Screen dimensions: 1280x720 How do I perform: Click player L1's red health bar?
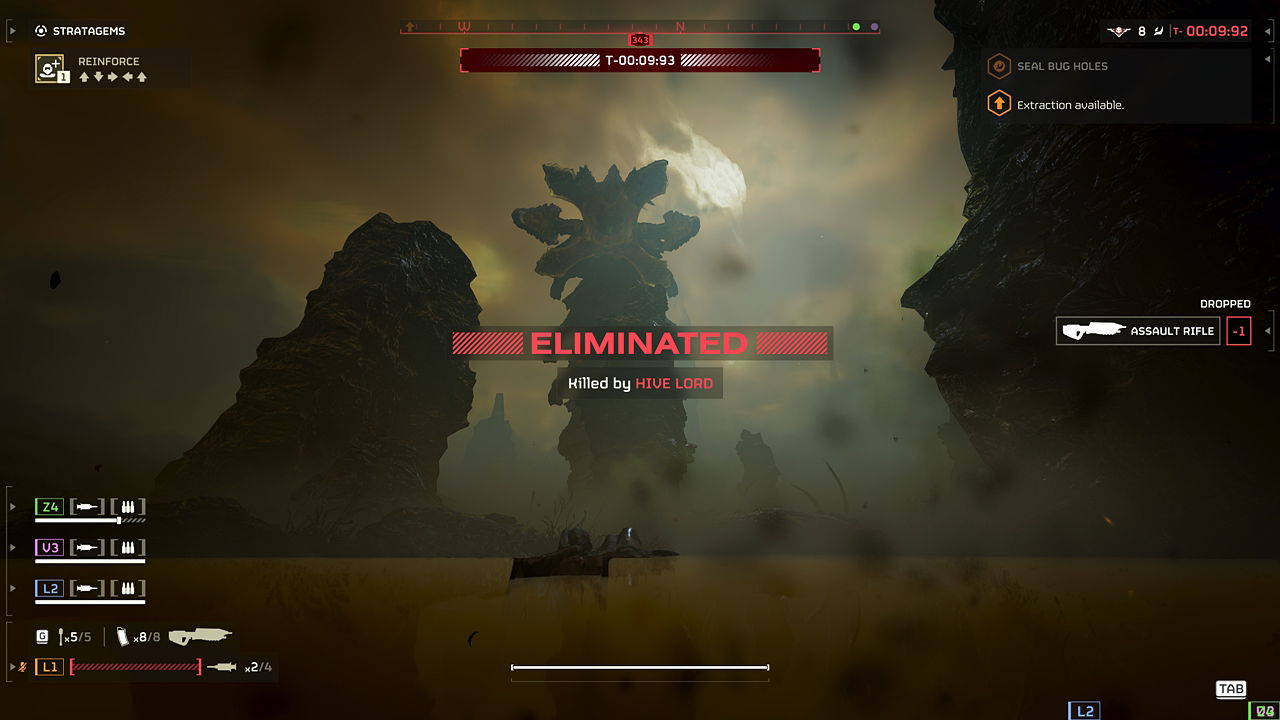(x=135, y=666)
